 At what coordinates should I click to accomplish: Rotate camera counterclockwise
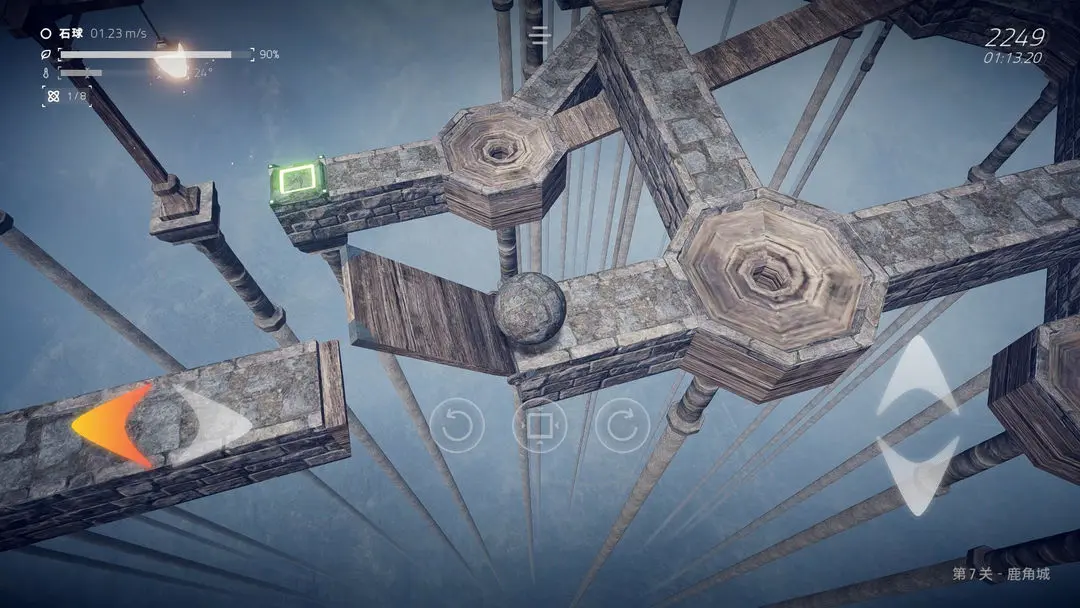click(457, 426)
